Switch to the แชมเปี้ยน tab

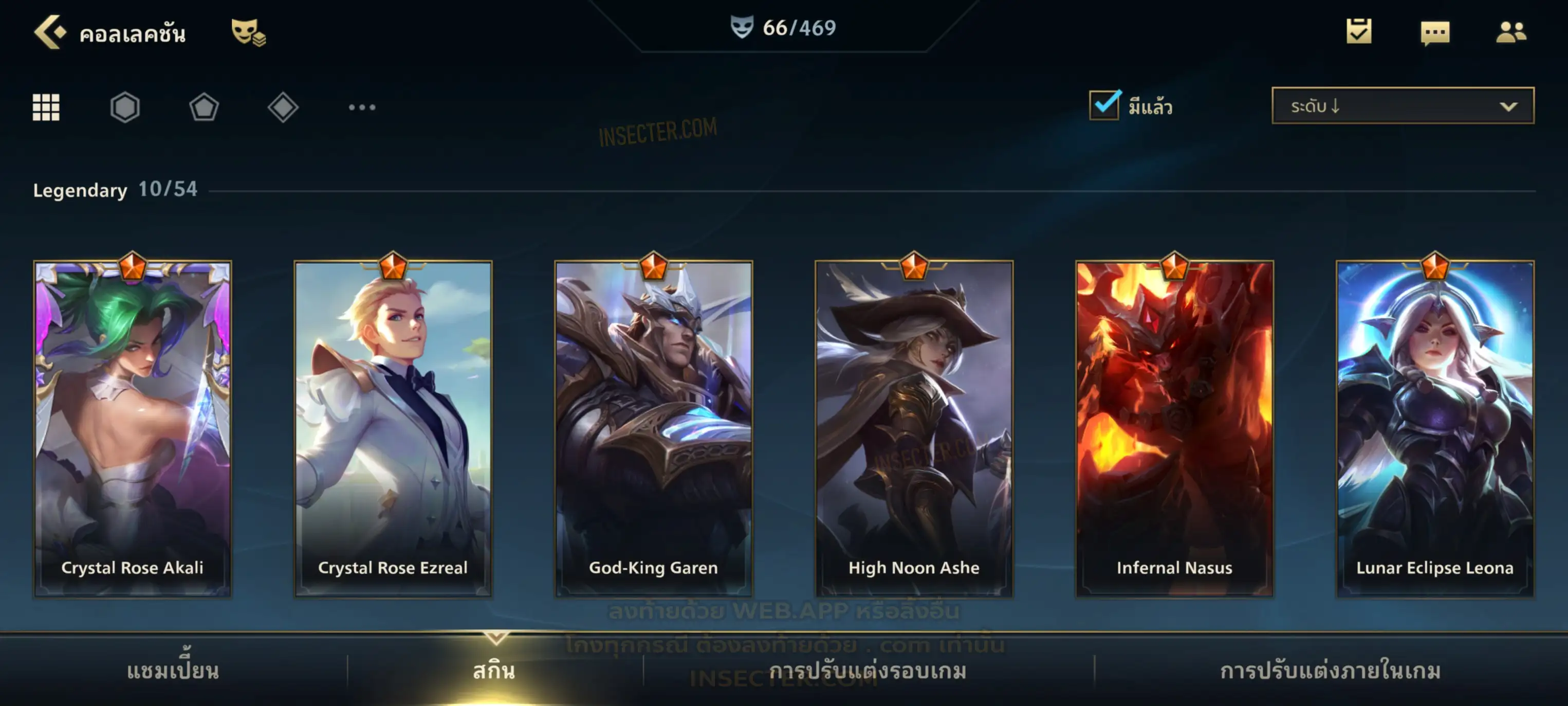coord(173,670)
